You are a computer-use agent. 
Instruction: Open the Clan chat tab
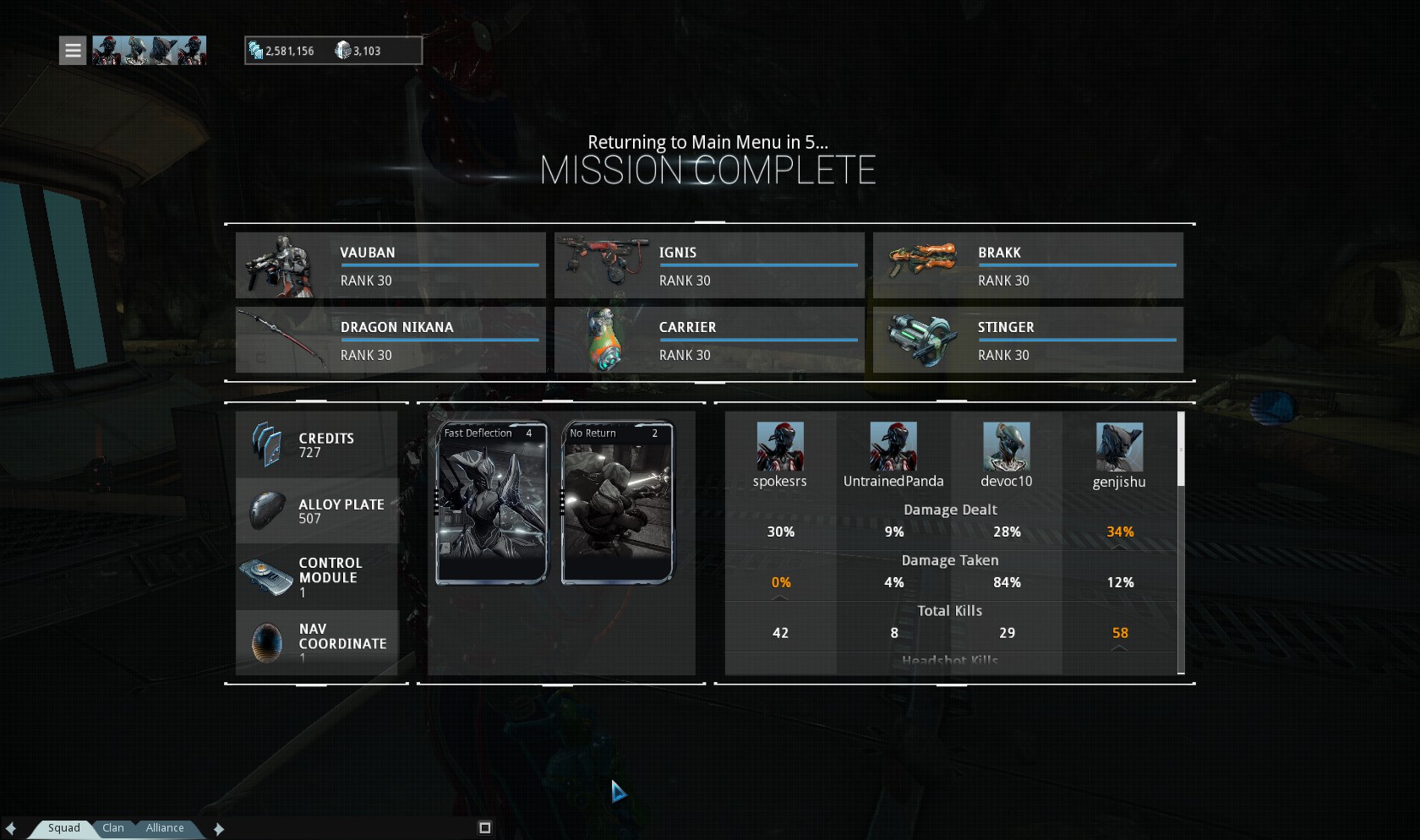(113, 828)
